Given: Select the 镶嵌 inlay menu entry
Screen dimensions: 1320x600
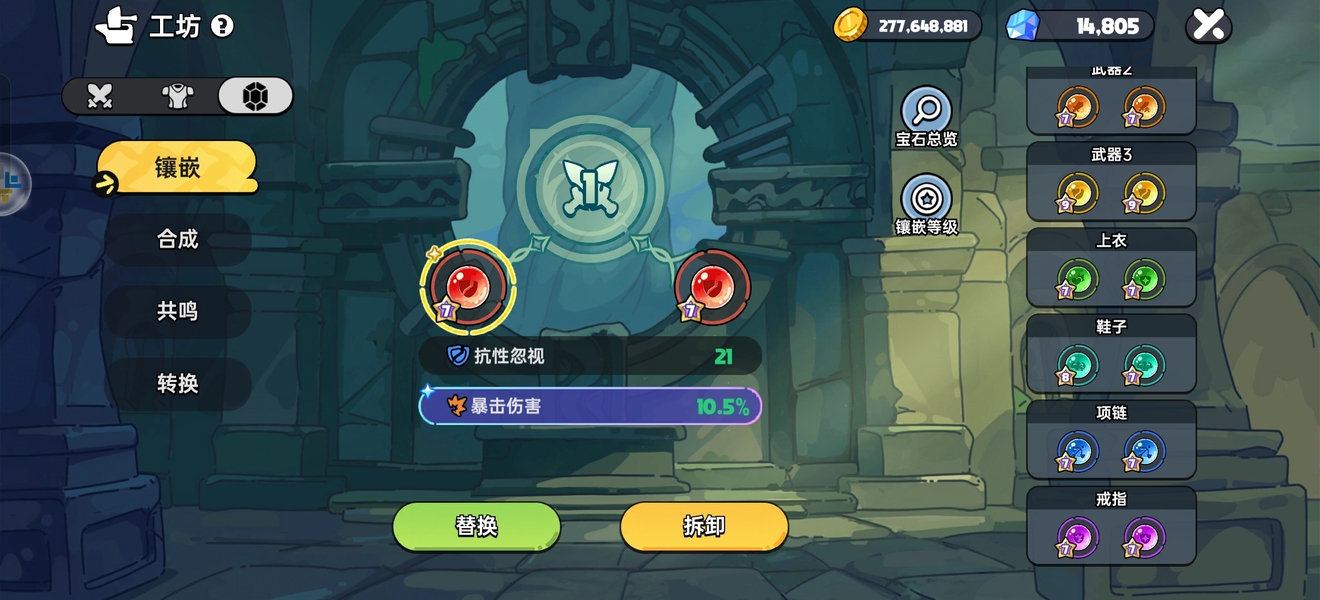Looking at the screenshot, I should 177,167.
